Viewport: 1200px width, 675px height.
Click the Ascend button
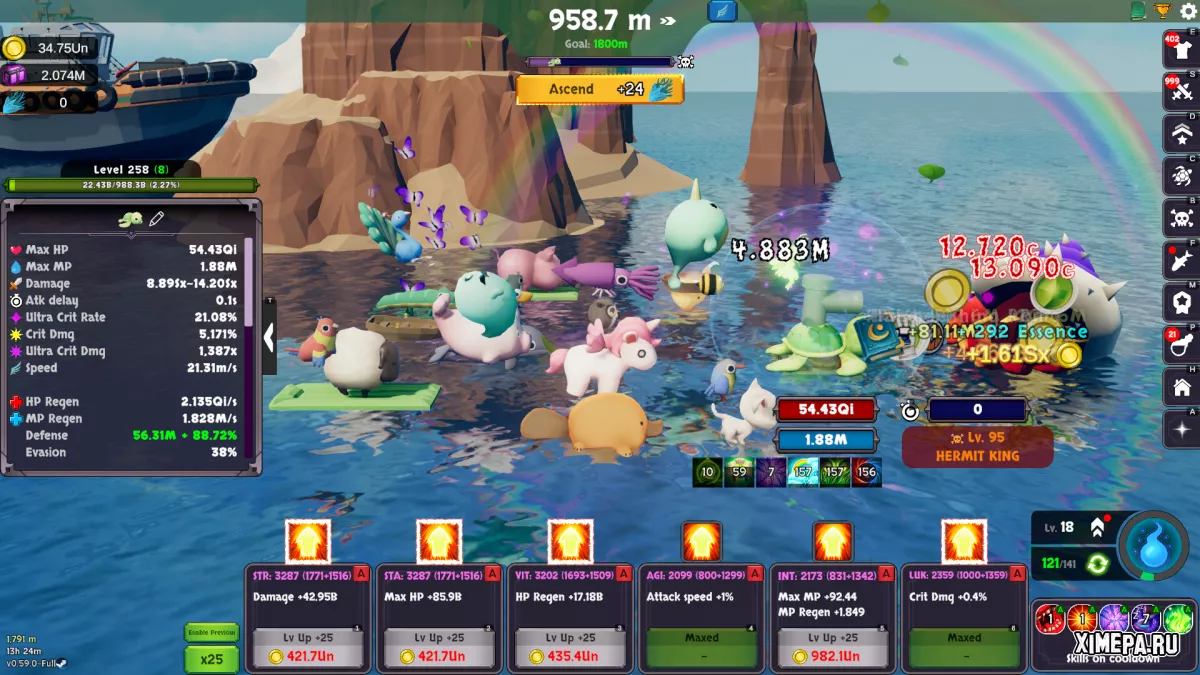[x=600, y=89]
